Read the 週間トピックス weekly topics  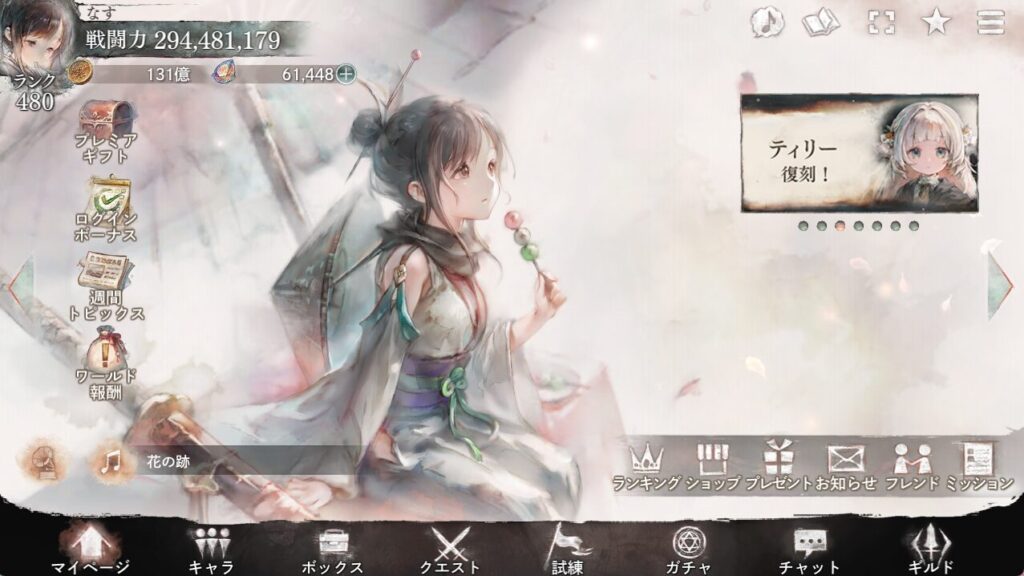pyautogui.click(x=107, y=288)
